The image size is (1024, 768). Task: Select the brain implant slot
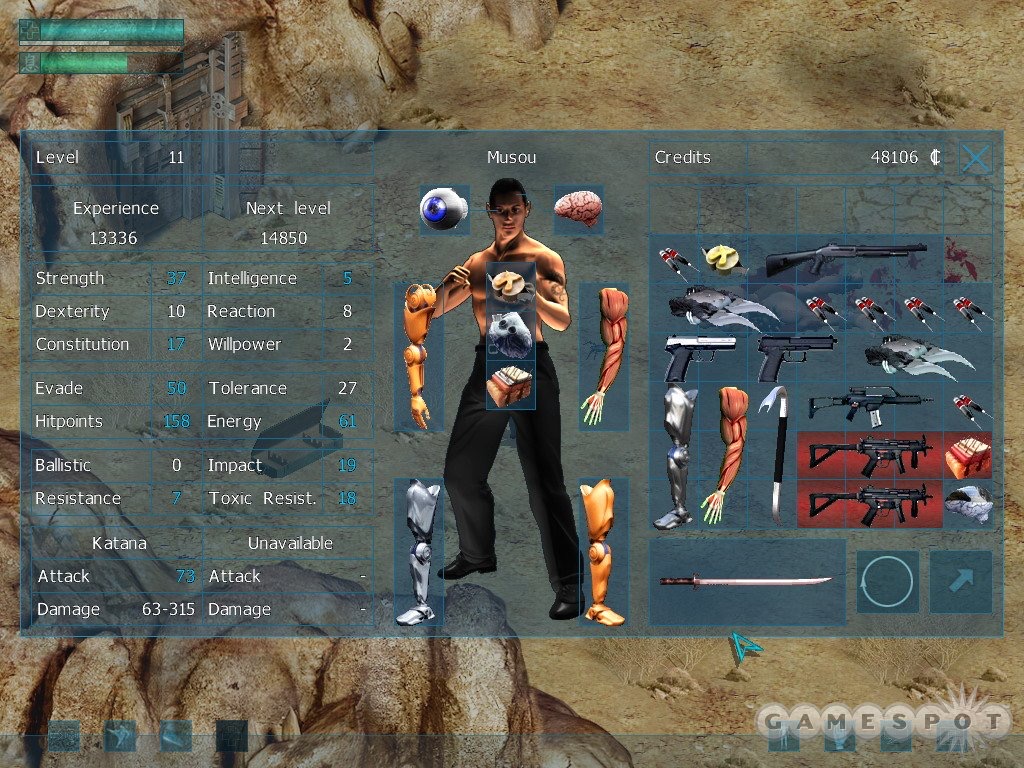tap(578, 208)
